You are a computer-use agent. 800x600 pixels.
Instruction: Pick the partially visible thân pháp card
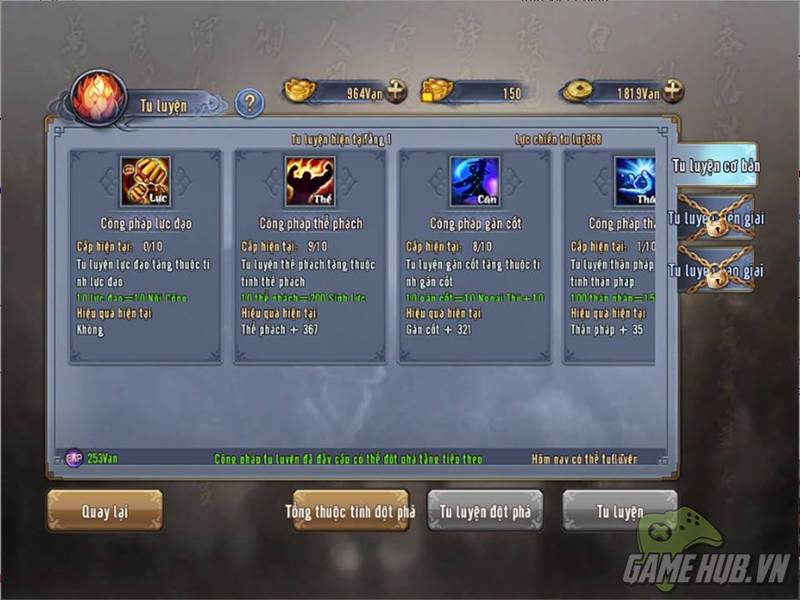click(612, 256)
